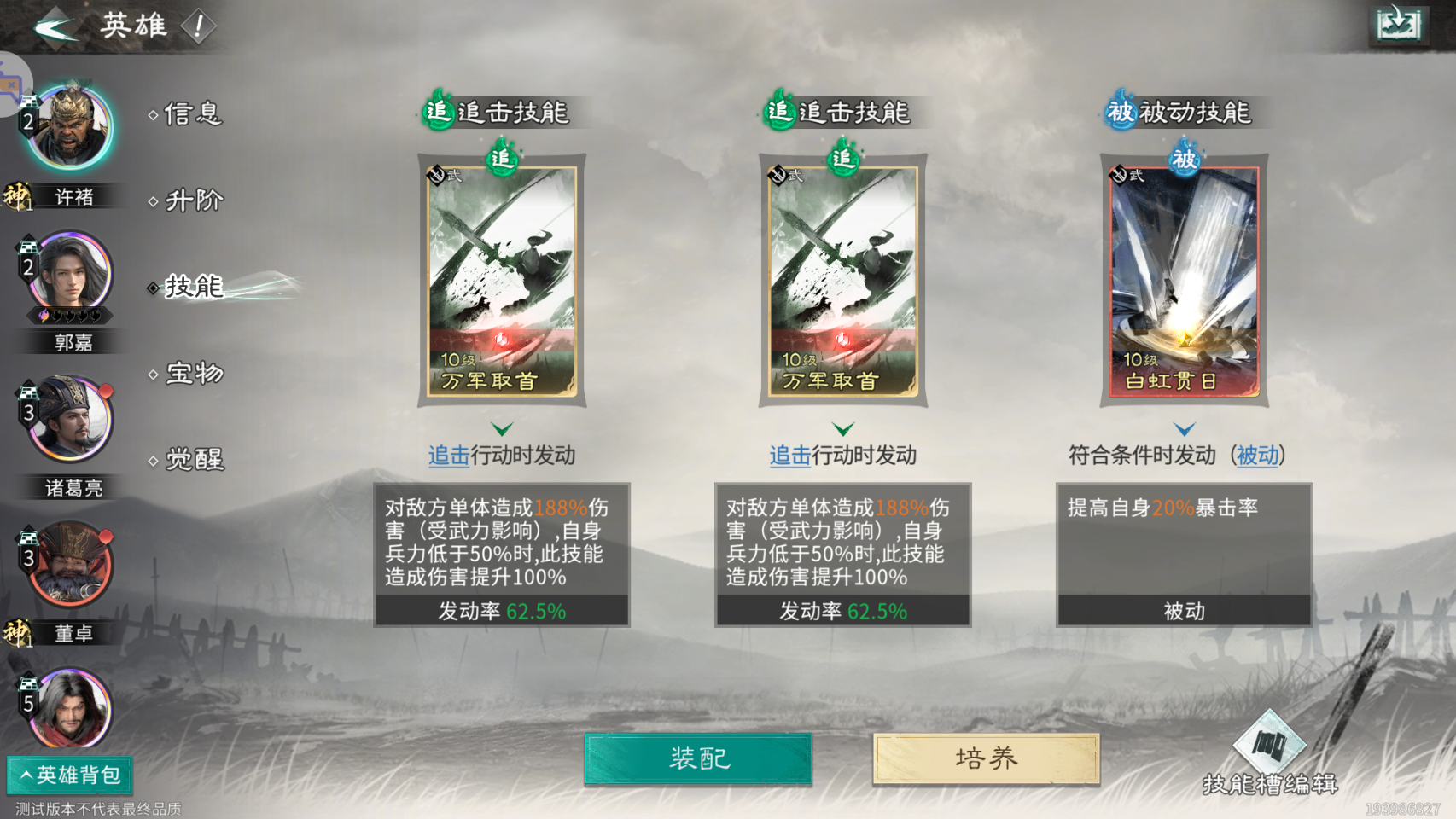Collapse the 英雄背包 panel

71,775
